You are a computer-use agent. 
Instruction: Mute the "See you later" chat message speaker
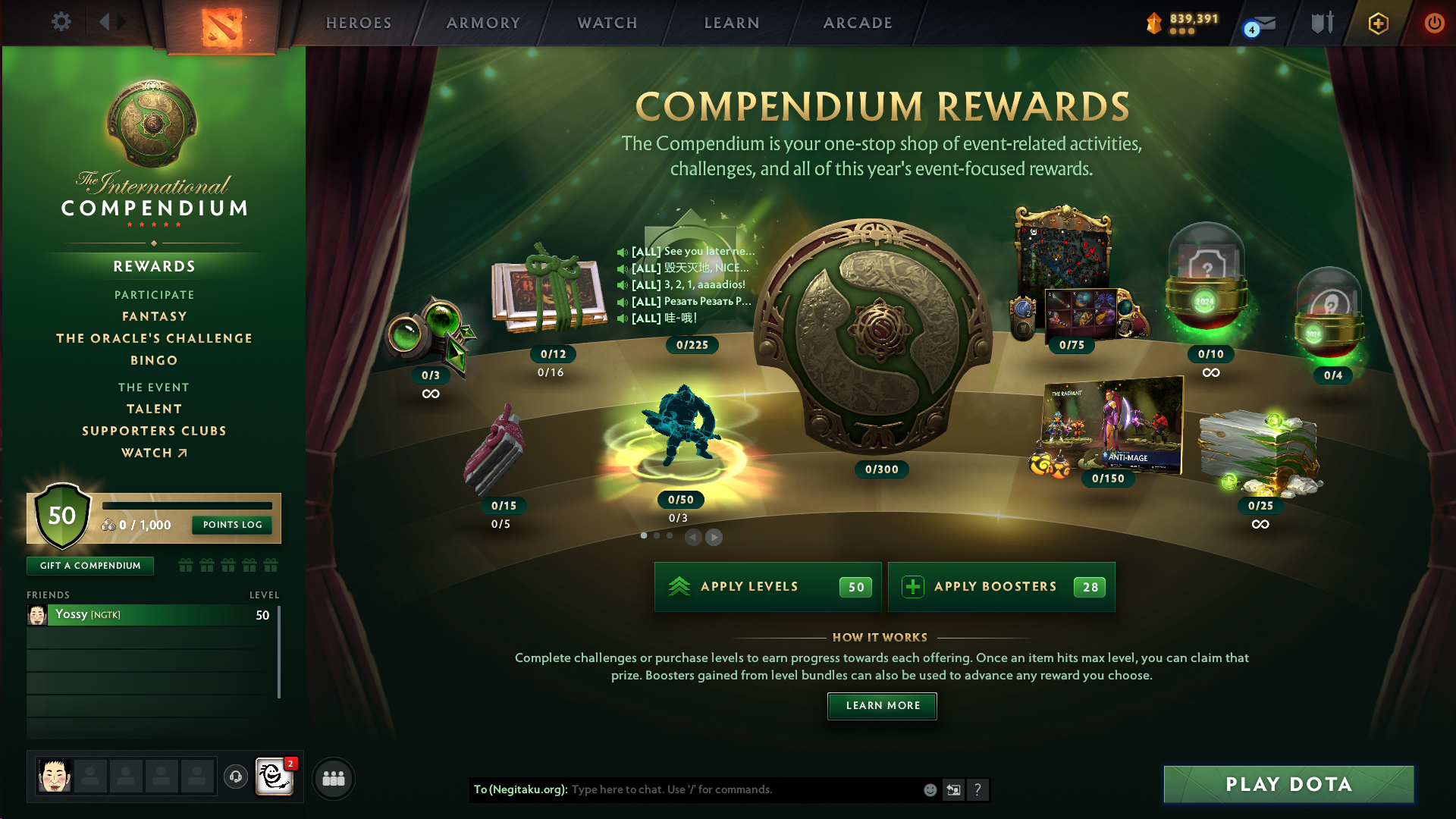622,251
